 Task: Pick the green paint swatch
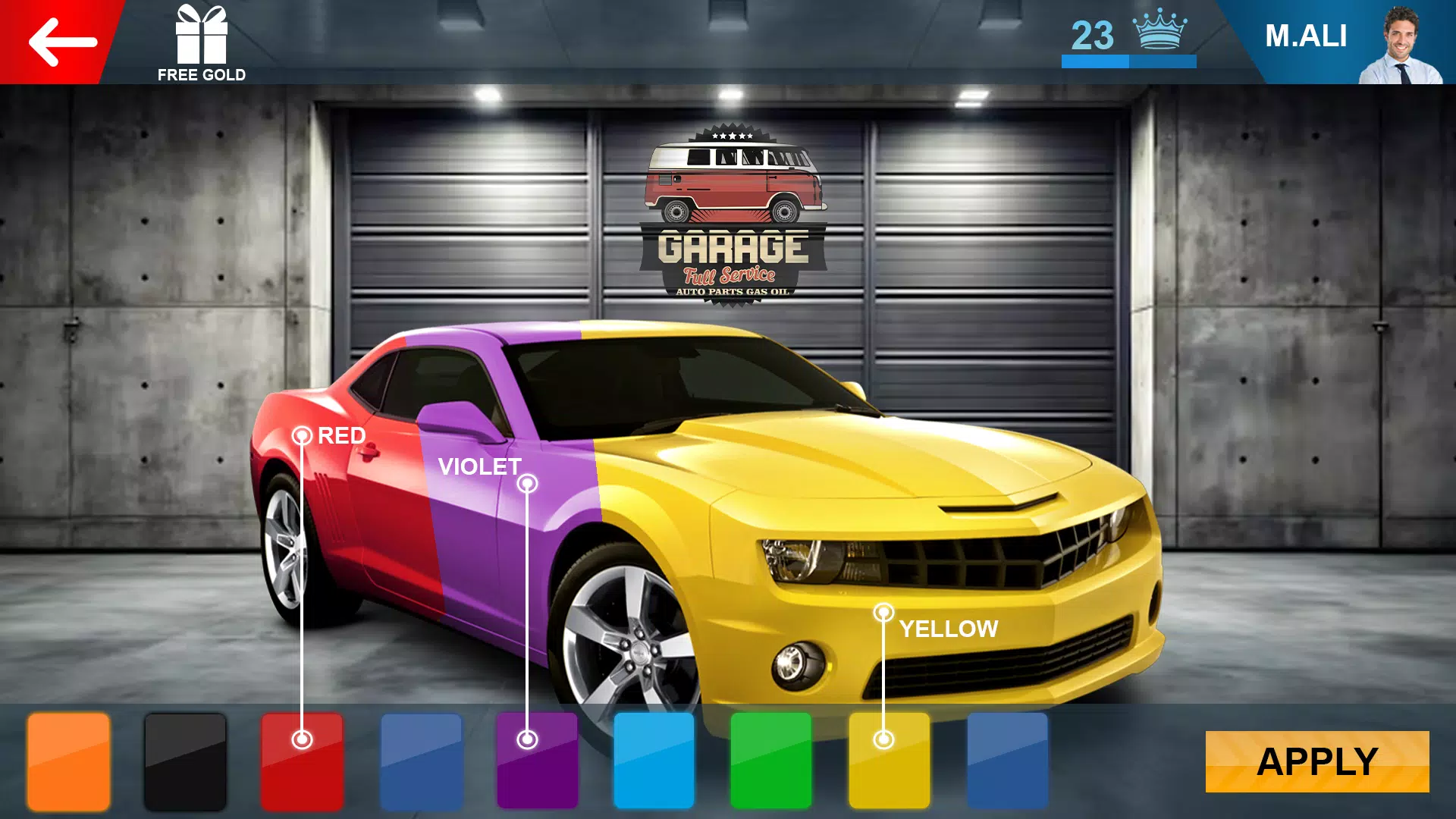pyautogui.click(x=770, y=761)
